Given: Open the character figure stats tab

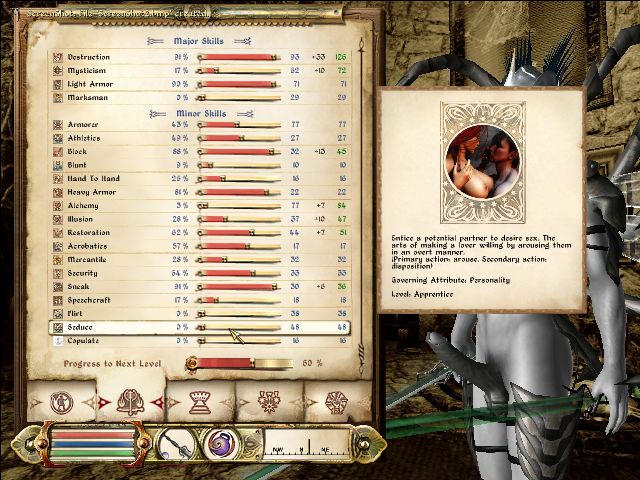Looking at the screenshot, I should click(62, 404).
